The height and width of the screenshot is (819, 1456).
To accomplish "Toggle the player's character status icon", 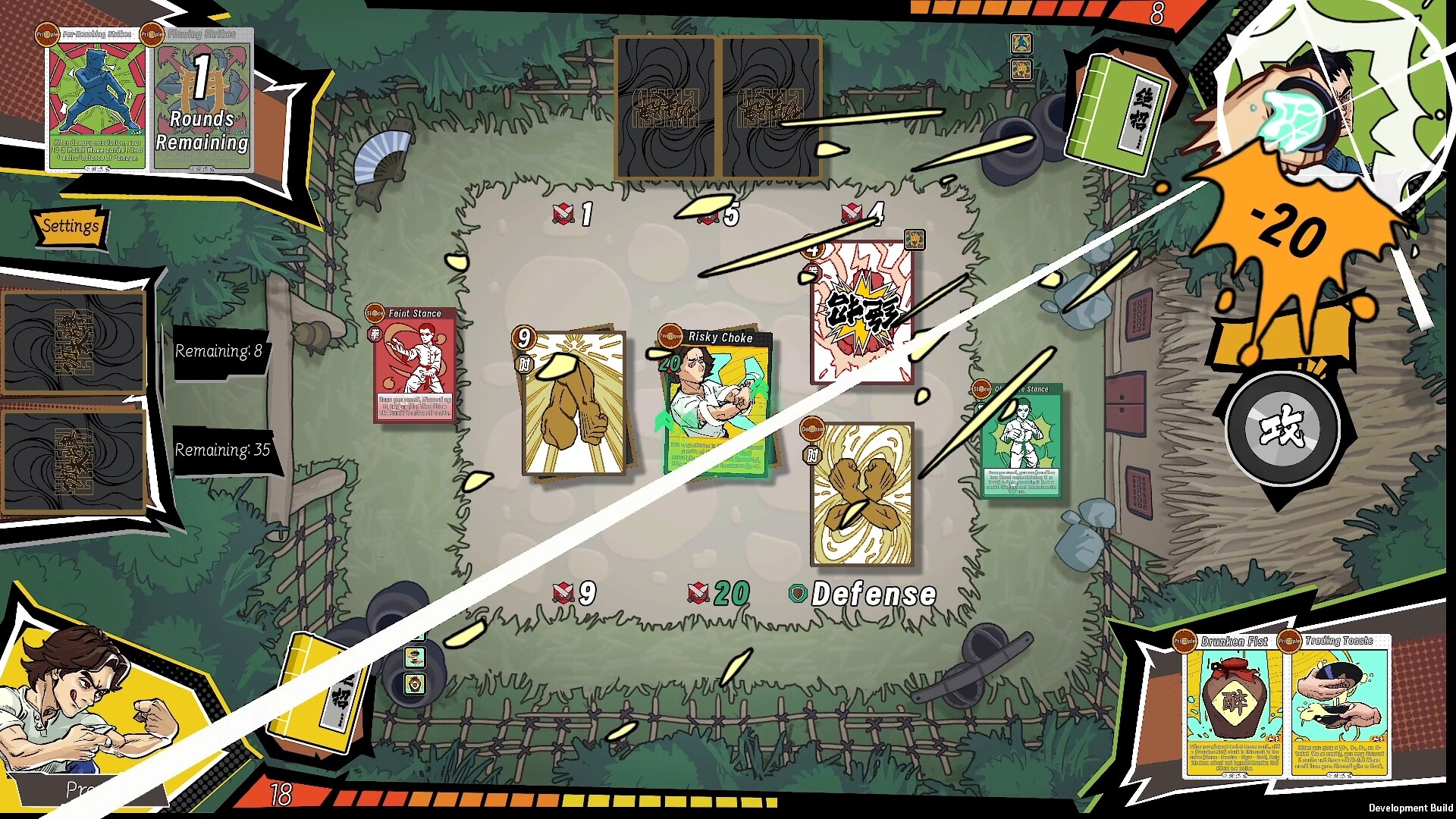I will click(x=415, y=684).
